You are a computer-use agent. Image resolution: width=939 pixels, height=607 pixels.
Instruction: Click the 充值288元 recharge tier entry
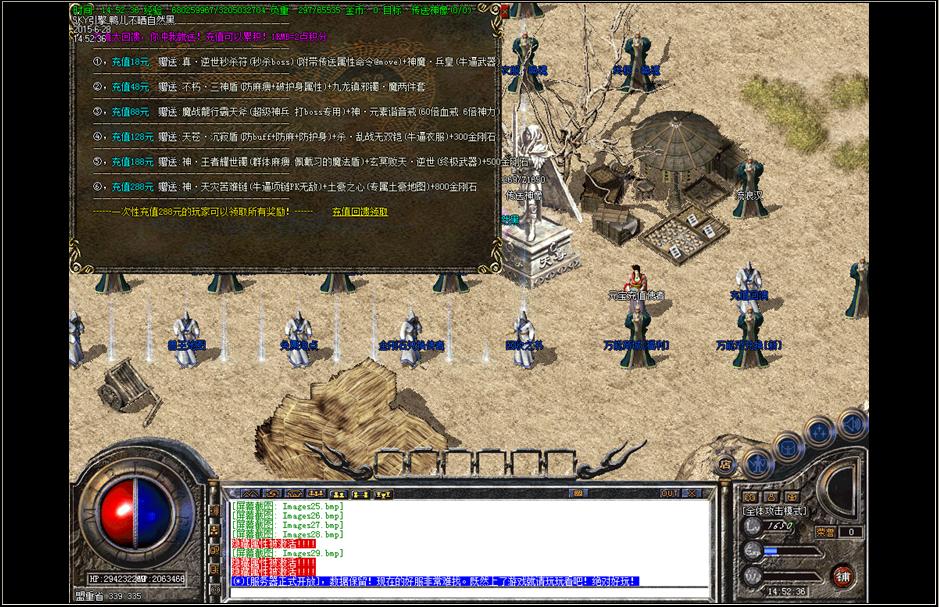tap(133, 187)
